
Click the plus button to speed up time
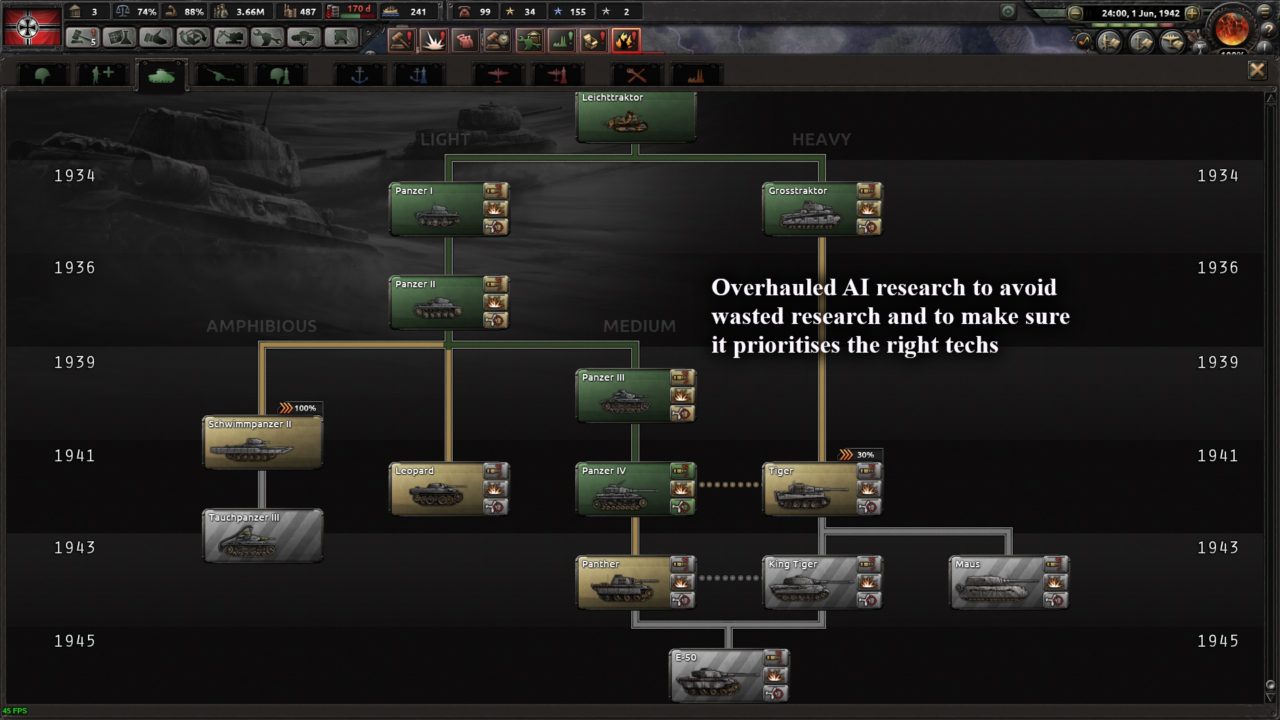coord(1191,13)
